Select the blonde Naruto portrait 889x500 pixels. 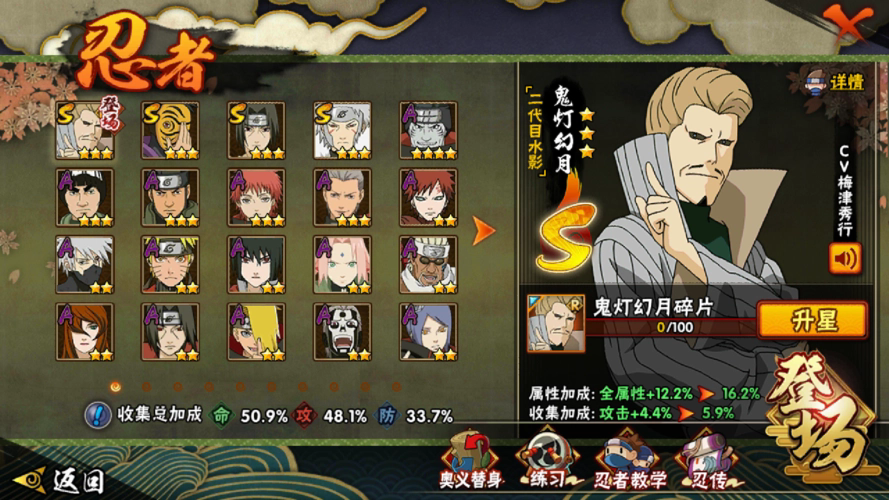click(x=170, y=265)
